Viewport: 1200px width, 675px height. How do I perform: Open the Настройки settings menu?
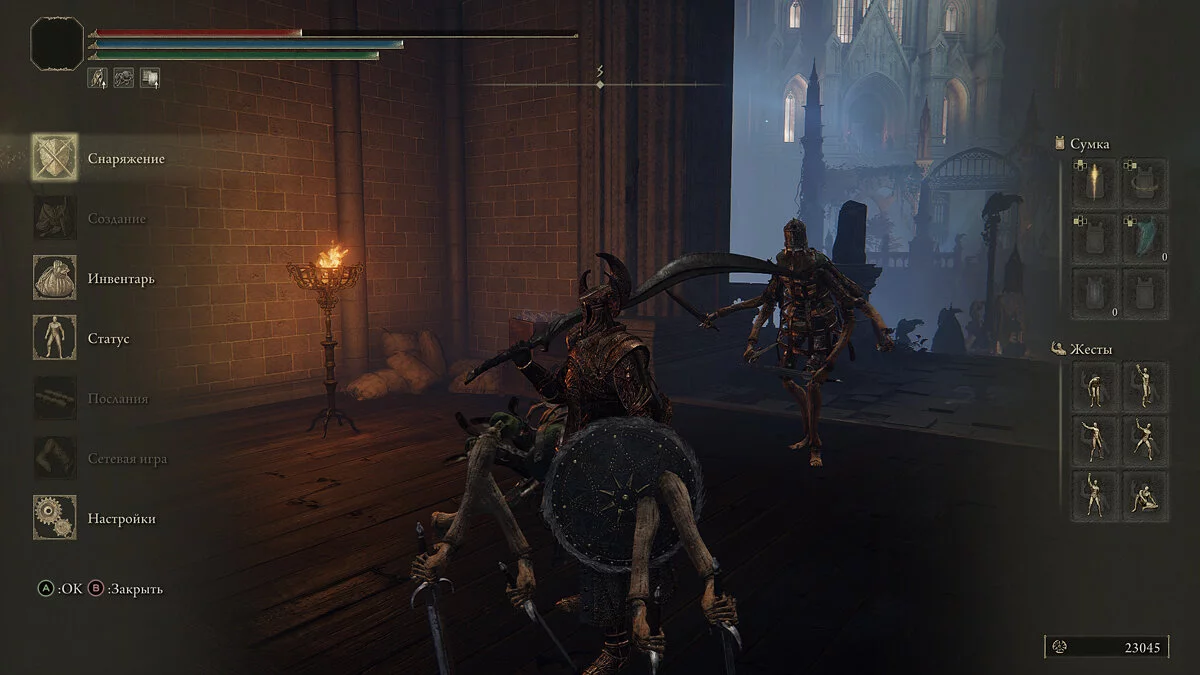coord(55,518)
